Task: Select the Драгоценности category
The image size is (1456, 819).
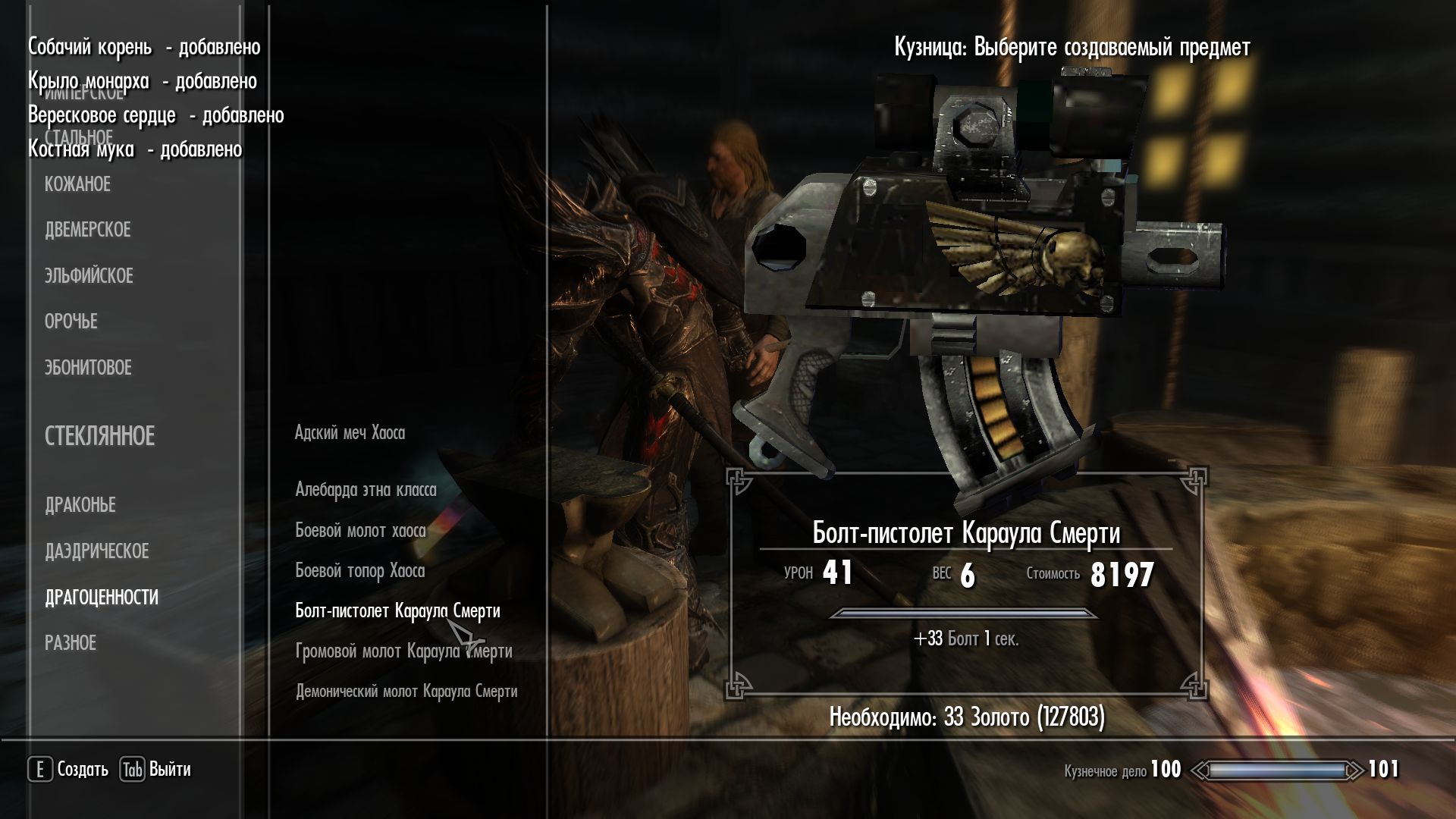Action: [102, 598]
